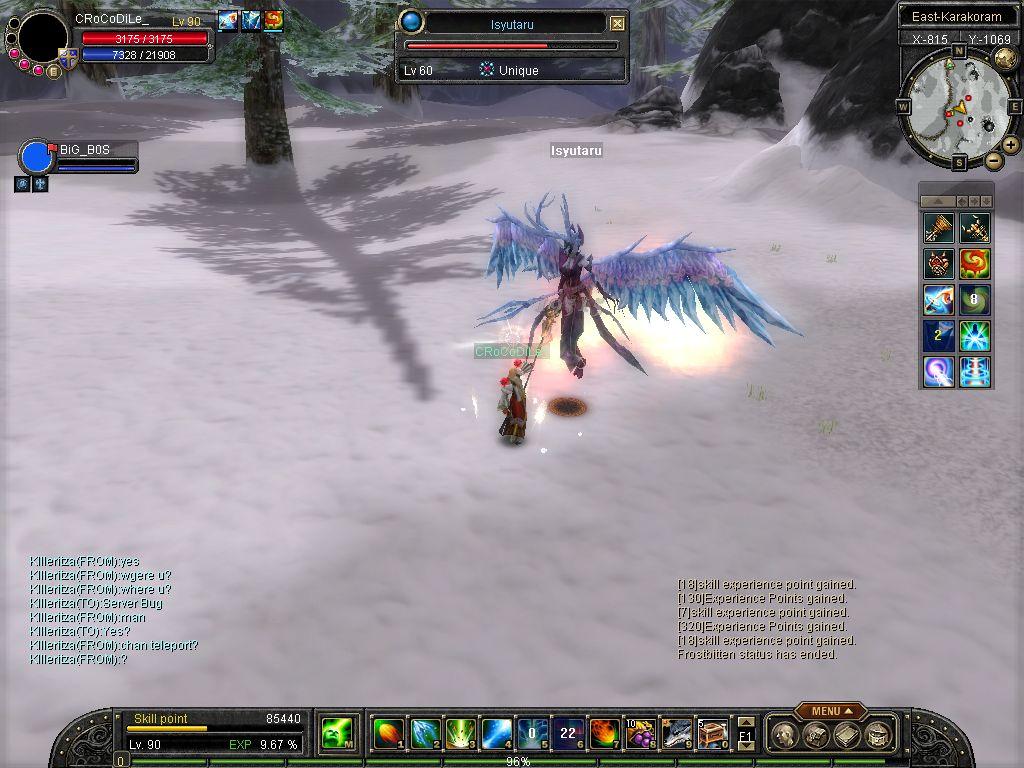
Task: Click the green face icon marked M
Action: [x=335, y=734]
